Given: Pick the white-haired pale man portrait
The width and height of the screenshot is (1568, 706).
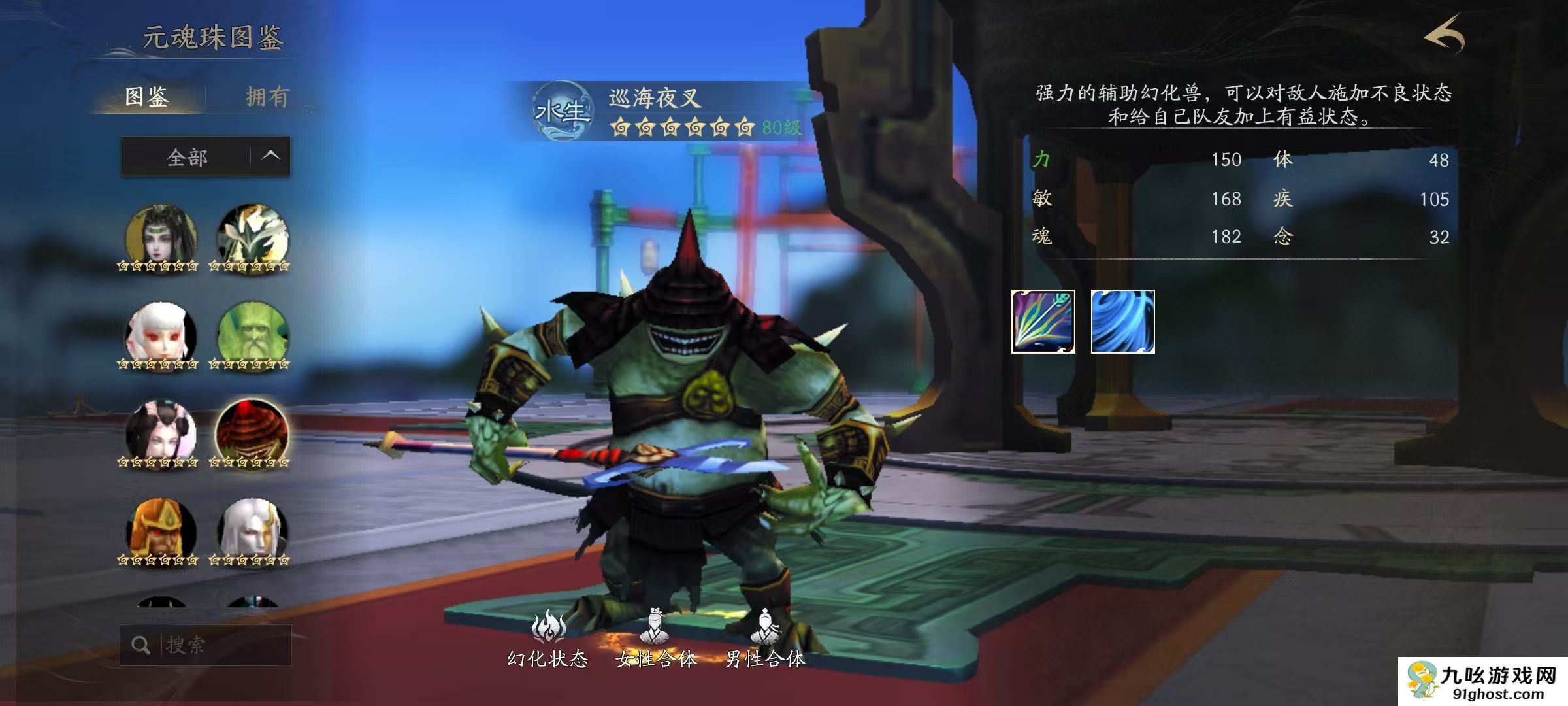Looking at the screenshot, I should coord(252,531).
